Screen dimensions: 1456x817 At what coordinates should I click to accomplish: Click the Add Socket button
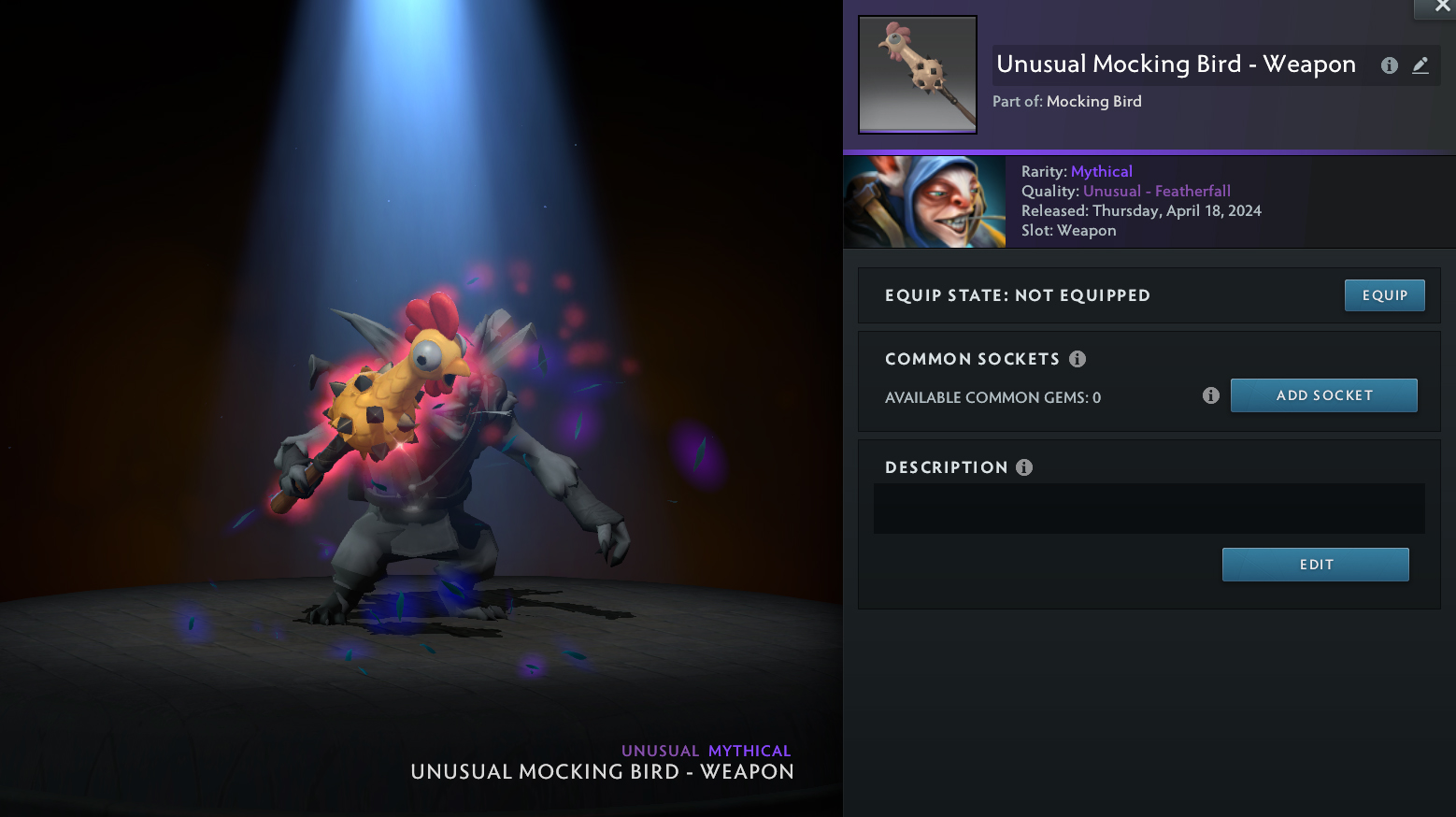click(x=1323, y=395)
